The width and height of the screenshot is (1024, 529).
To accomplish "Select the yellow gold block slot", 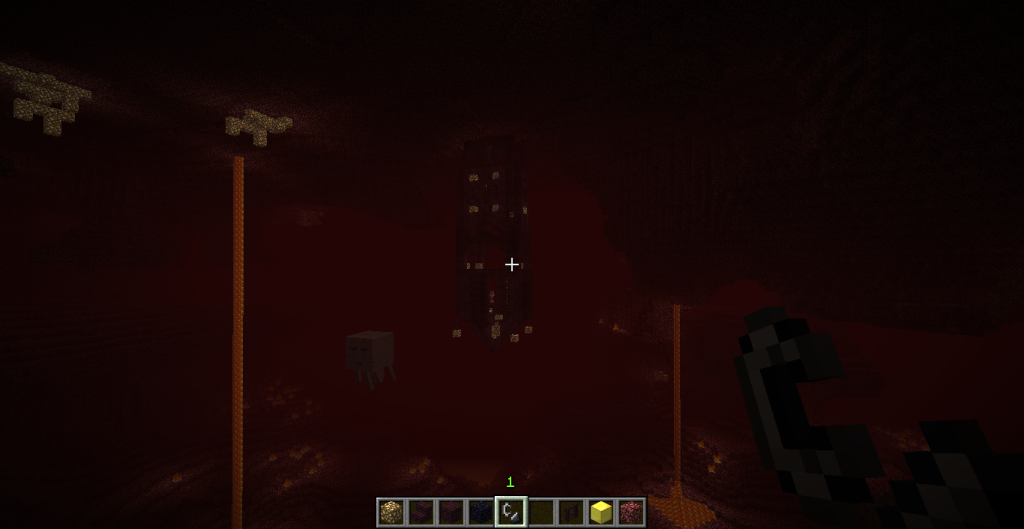I will tap(601, 512).
